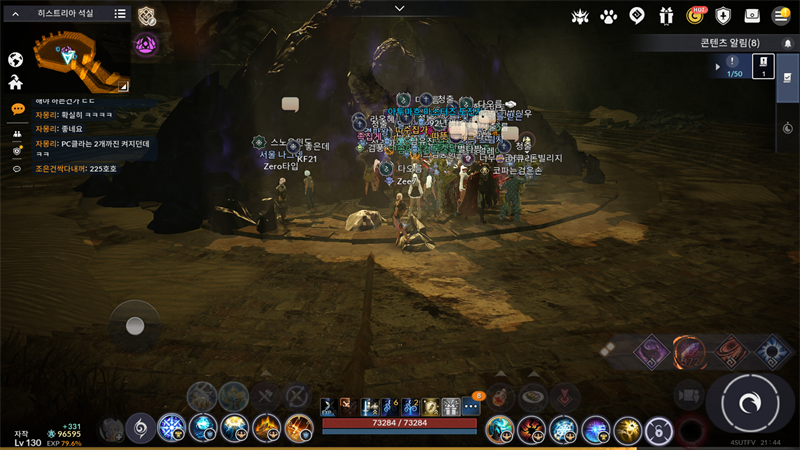Open the main hamburger menu
The height and width of the screenshot is (450, 800).
click(x=781, y=16)
